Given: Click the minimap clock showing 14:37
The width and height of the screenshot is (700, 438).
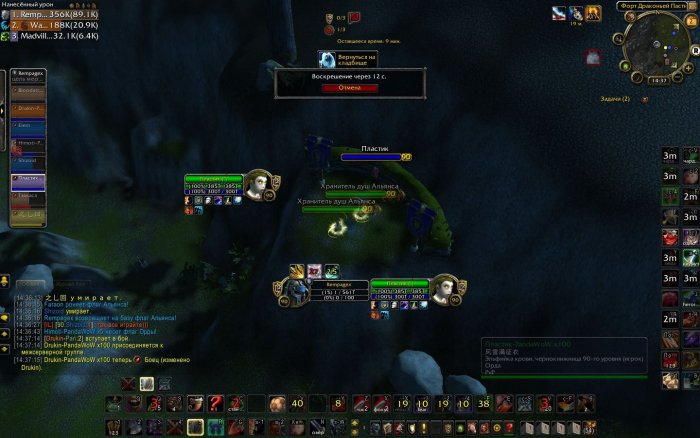Looking at the screenshot, I should [x=657, y=80].
